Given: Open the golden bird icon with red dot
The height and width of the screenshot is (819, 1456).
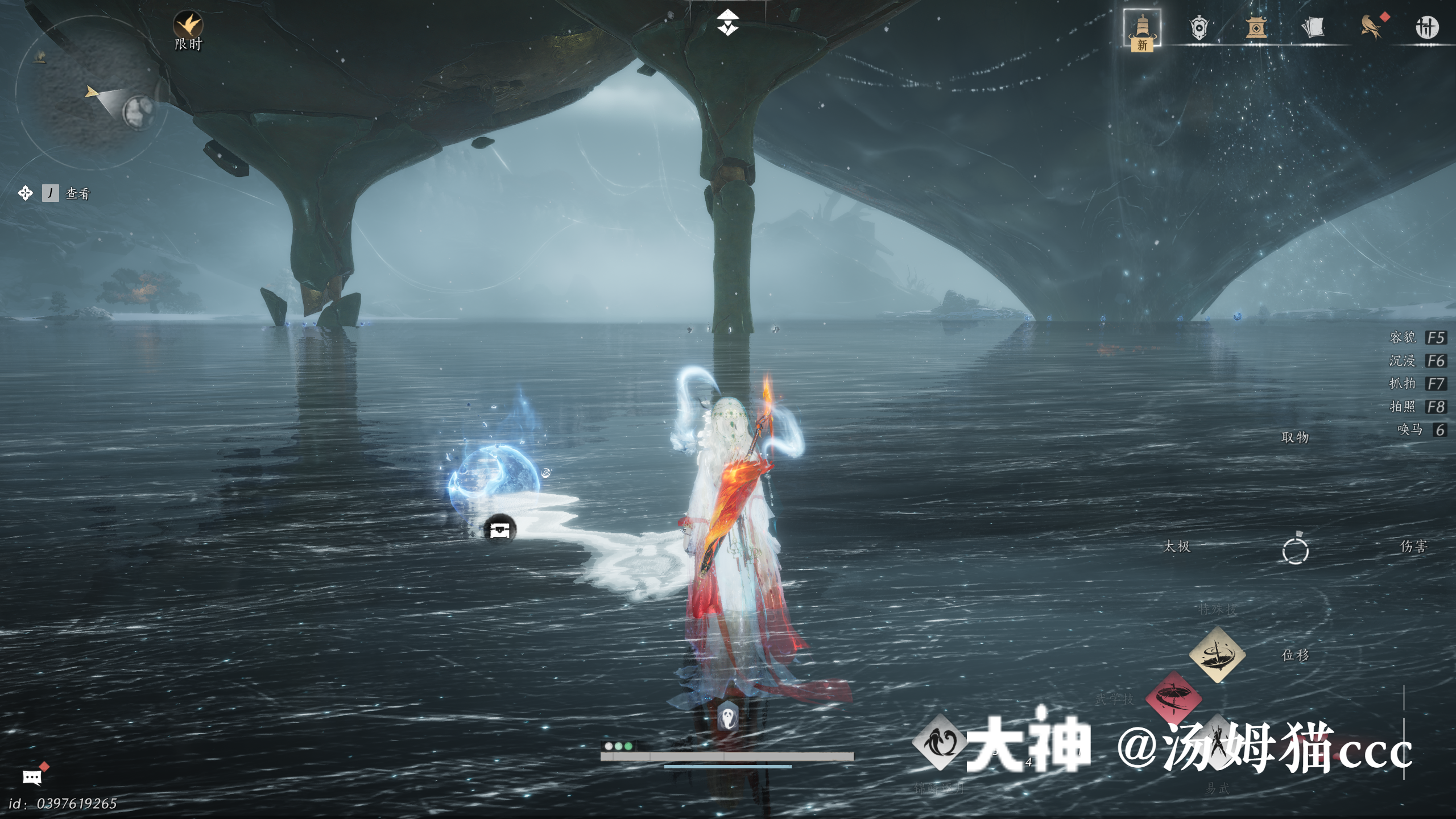Looking at the screenshot, I should 1371,27.
